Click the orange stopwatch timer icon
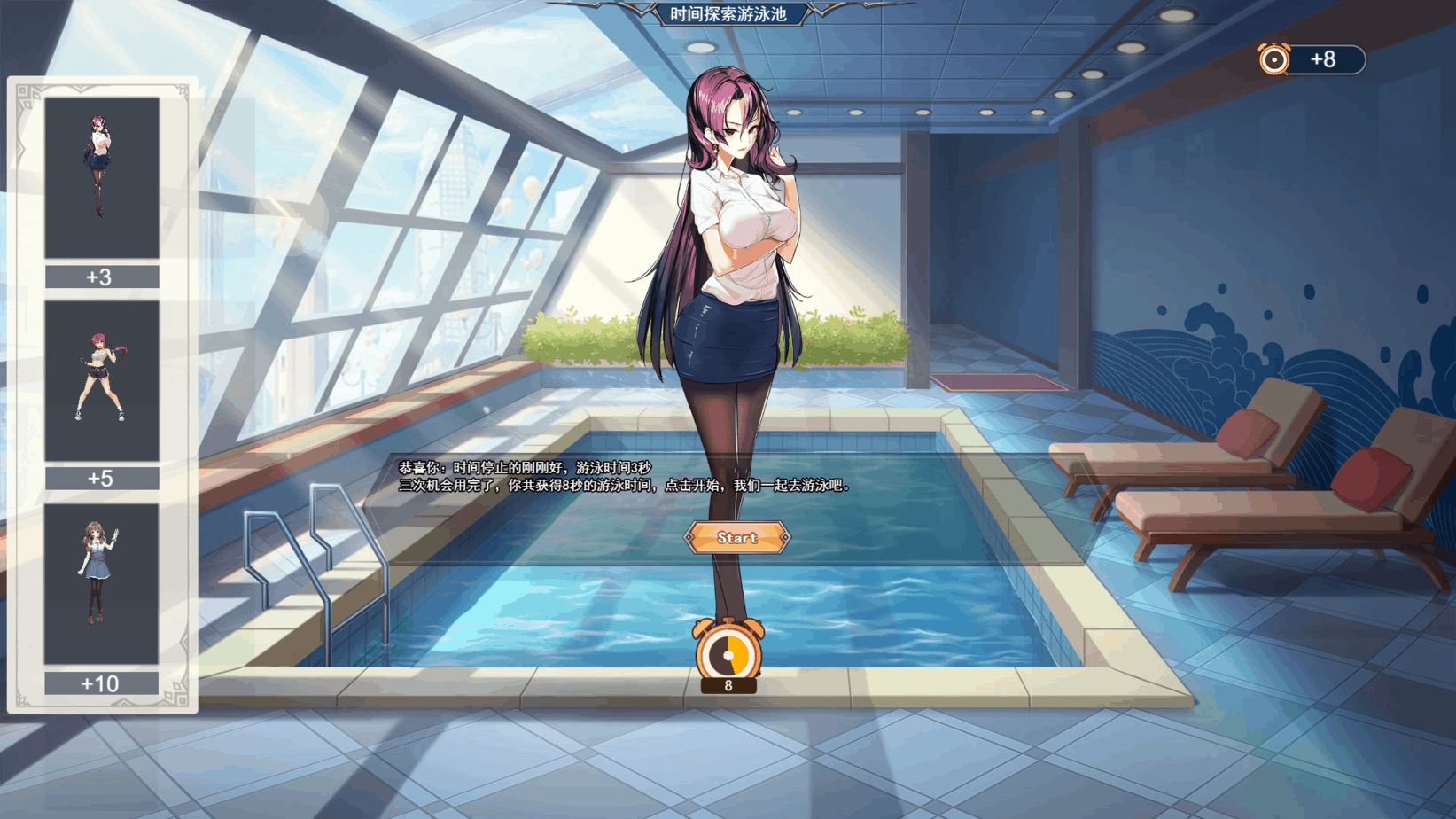 [x=728, y=653]
